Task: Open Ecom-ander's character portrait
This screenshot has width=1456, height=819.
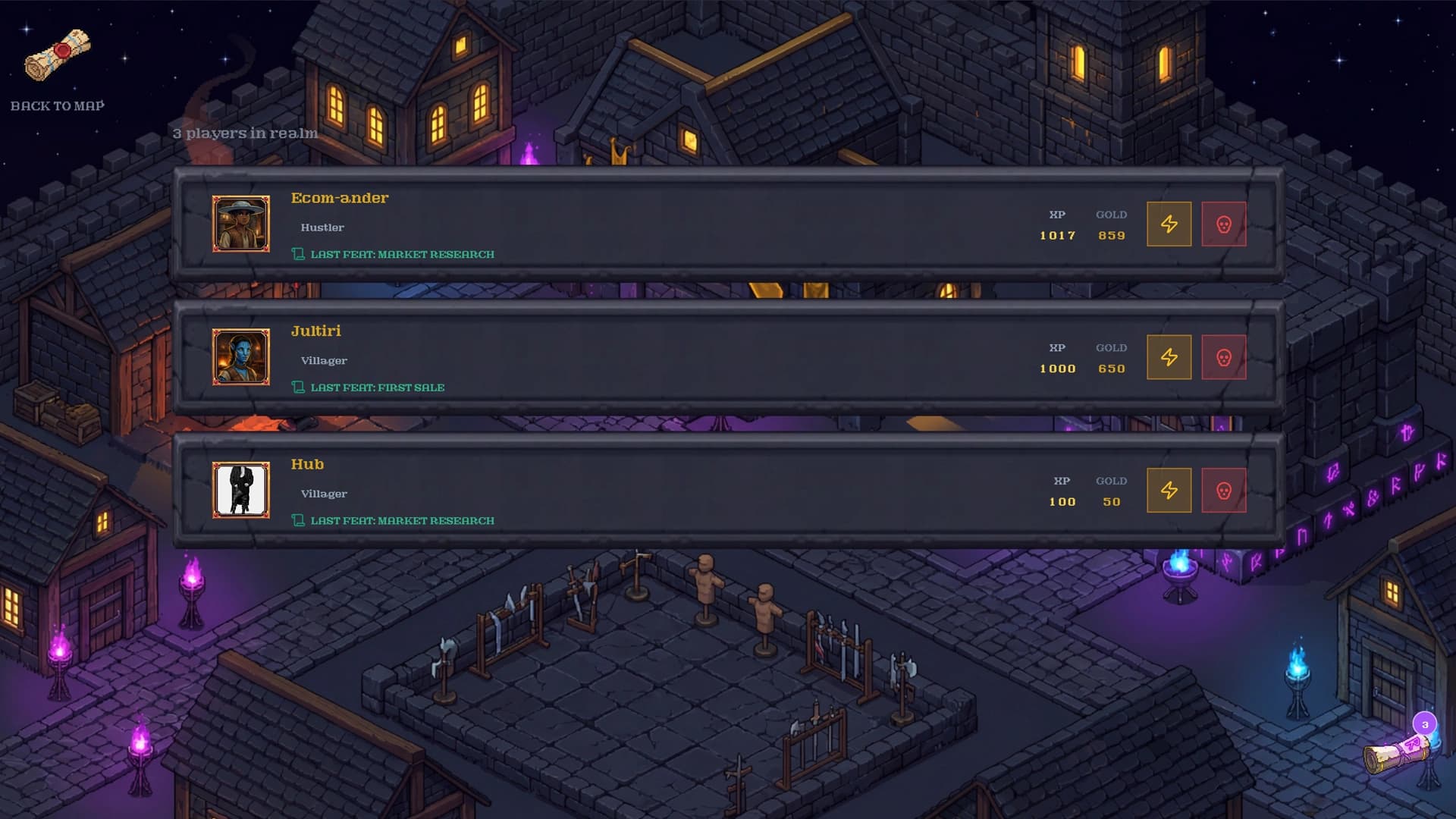Action: coord(241,223)
